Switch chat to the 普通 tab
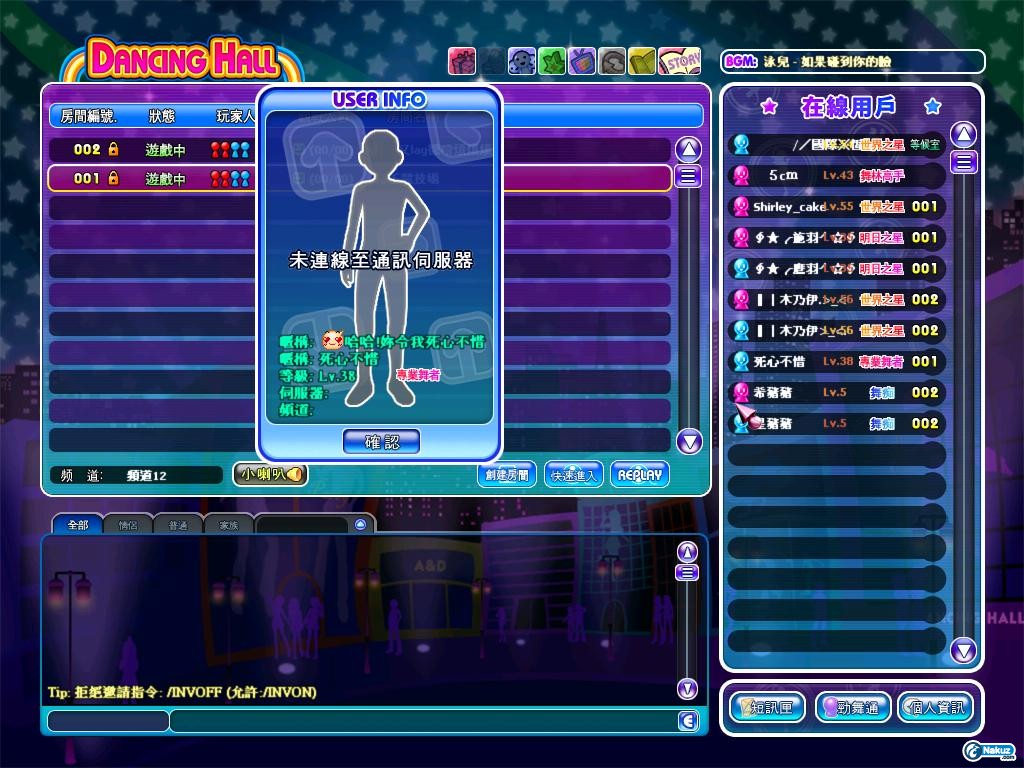The width and height of the screenshot is (1024, 768). [178, 524]
